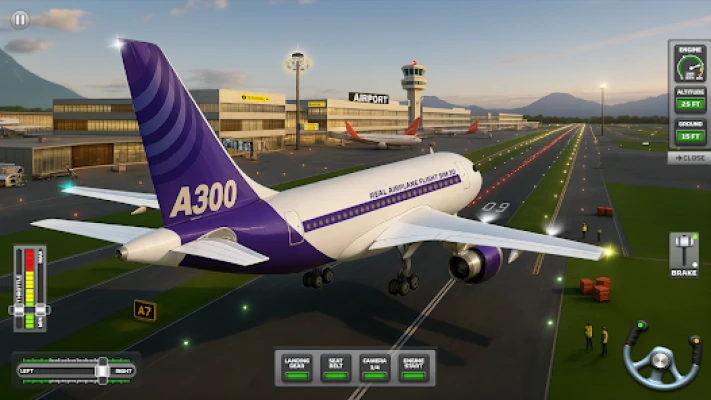
Task: Toggle the Landing Gear button
Action: pos(296,367)
